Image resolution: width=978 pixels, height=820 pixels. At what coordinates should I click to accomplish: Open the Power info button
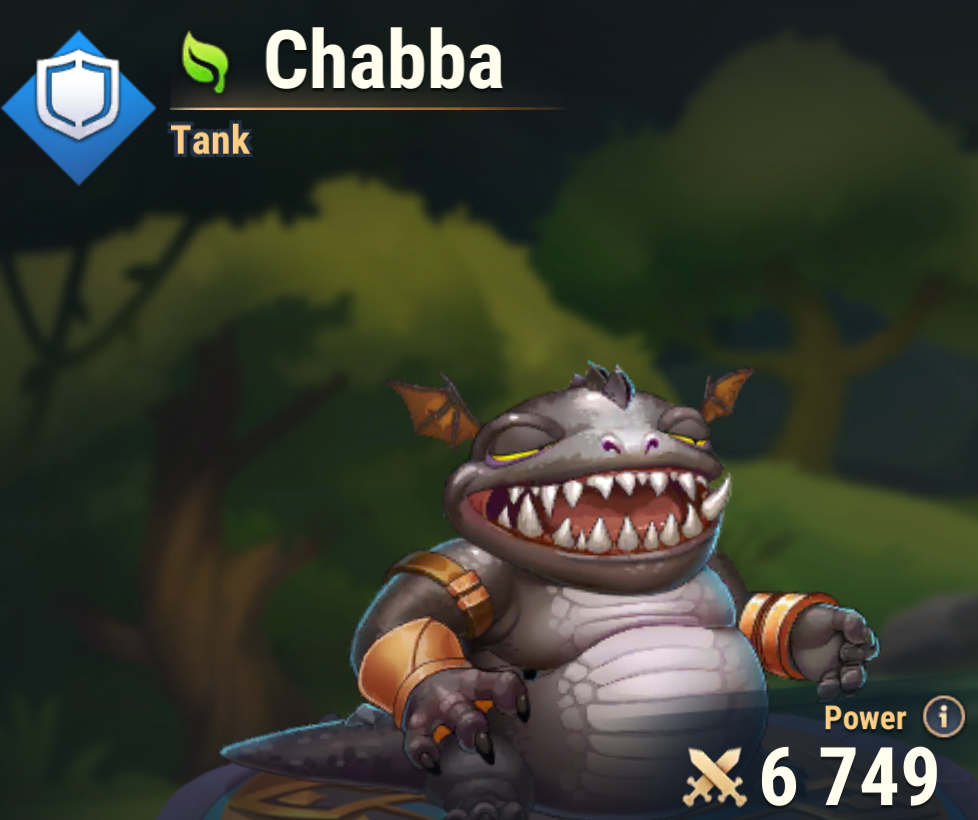pyautogui.click(x=943, y=716)
